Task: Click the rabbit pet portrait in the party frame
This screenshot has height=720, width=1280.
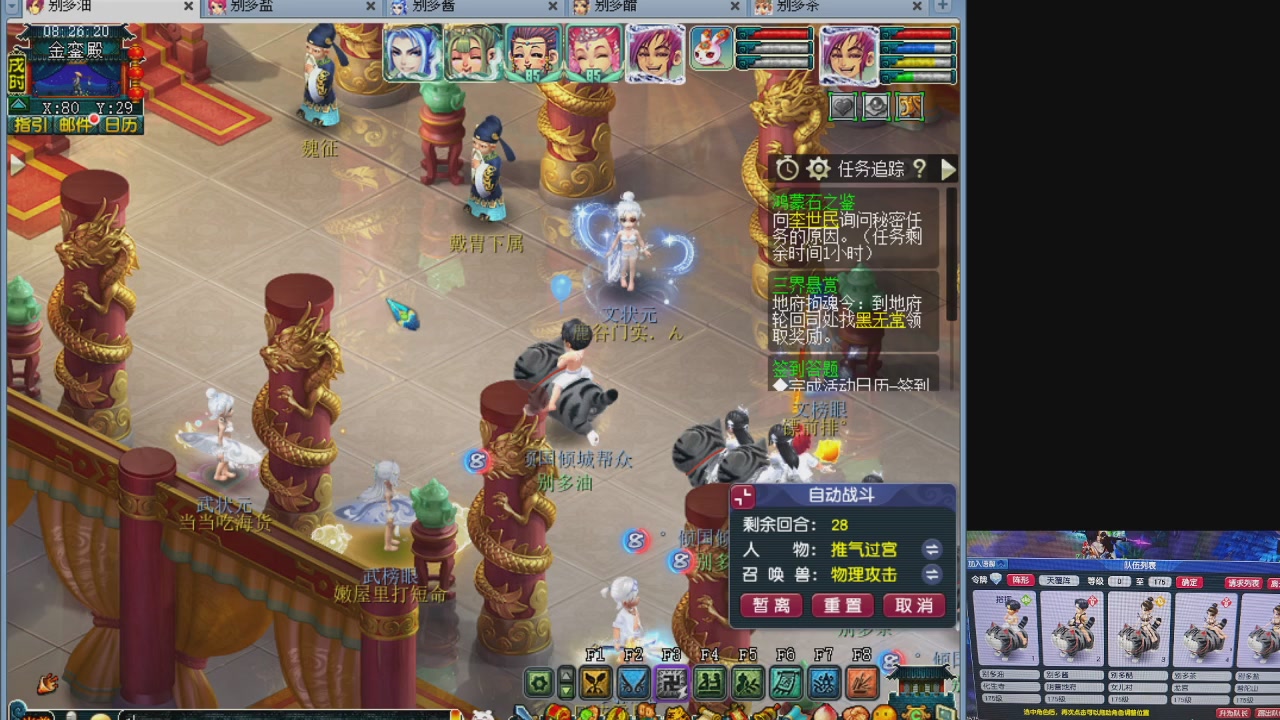Action: [x=711, y=50]
